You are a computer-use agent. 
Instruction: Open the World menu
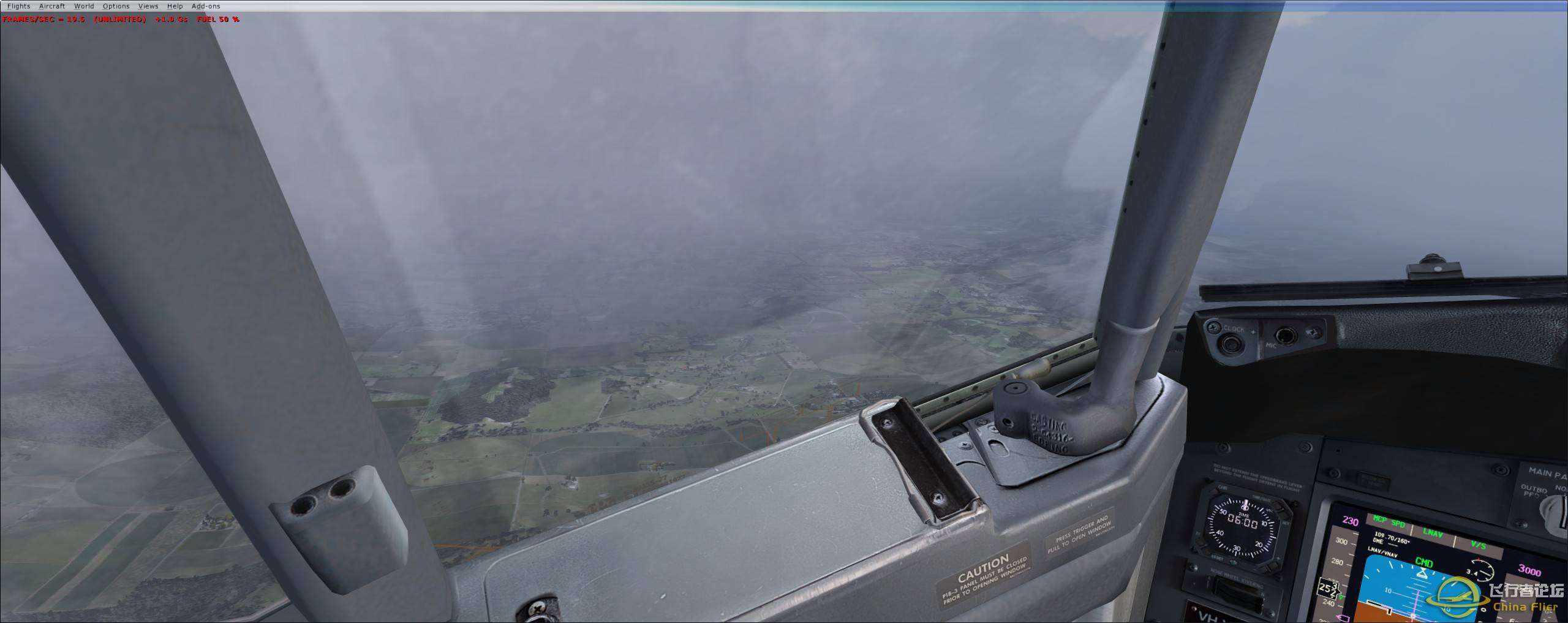[x=84, y=6]
